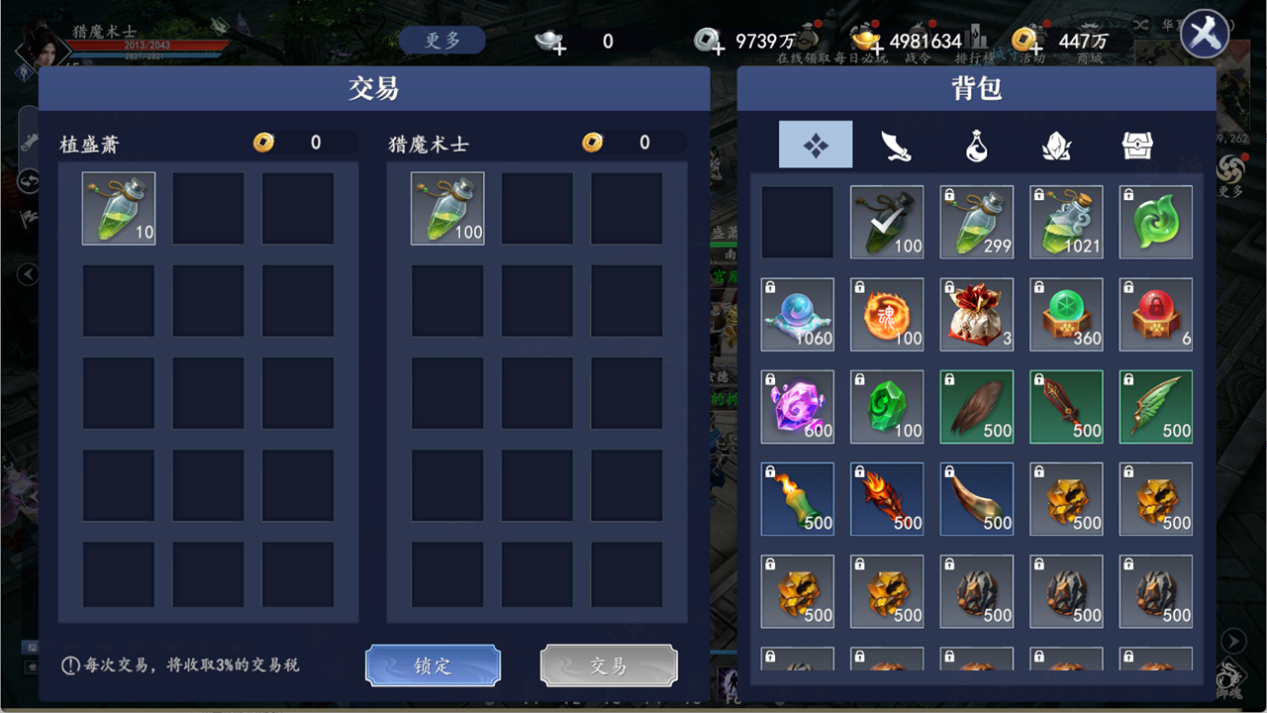Select the red gem chest with 6
The image size is (1267, 713).
1156,315
